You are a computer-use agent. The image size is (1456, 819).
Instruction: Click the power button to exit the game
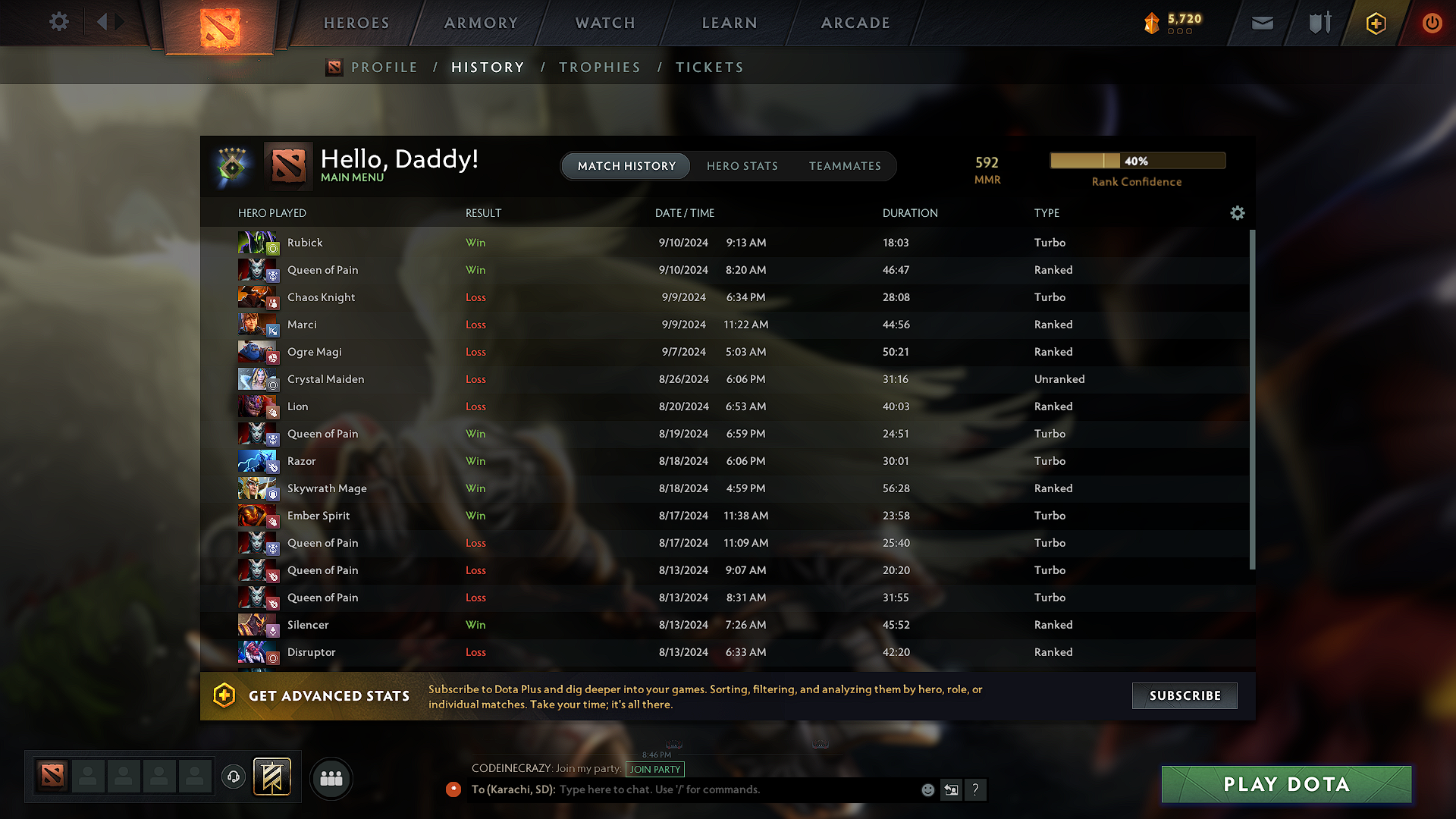click(x=1432, y=23)
